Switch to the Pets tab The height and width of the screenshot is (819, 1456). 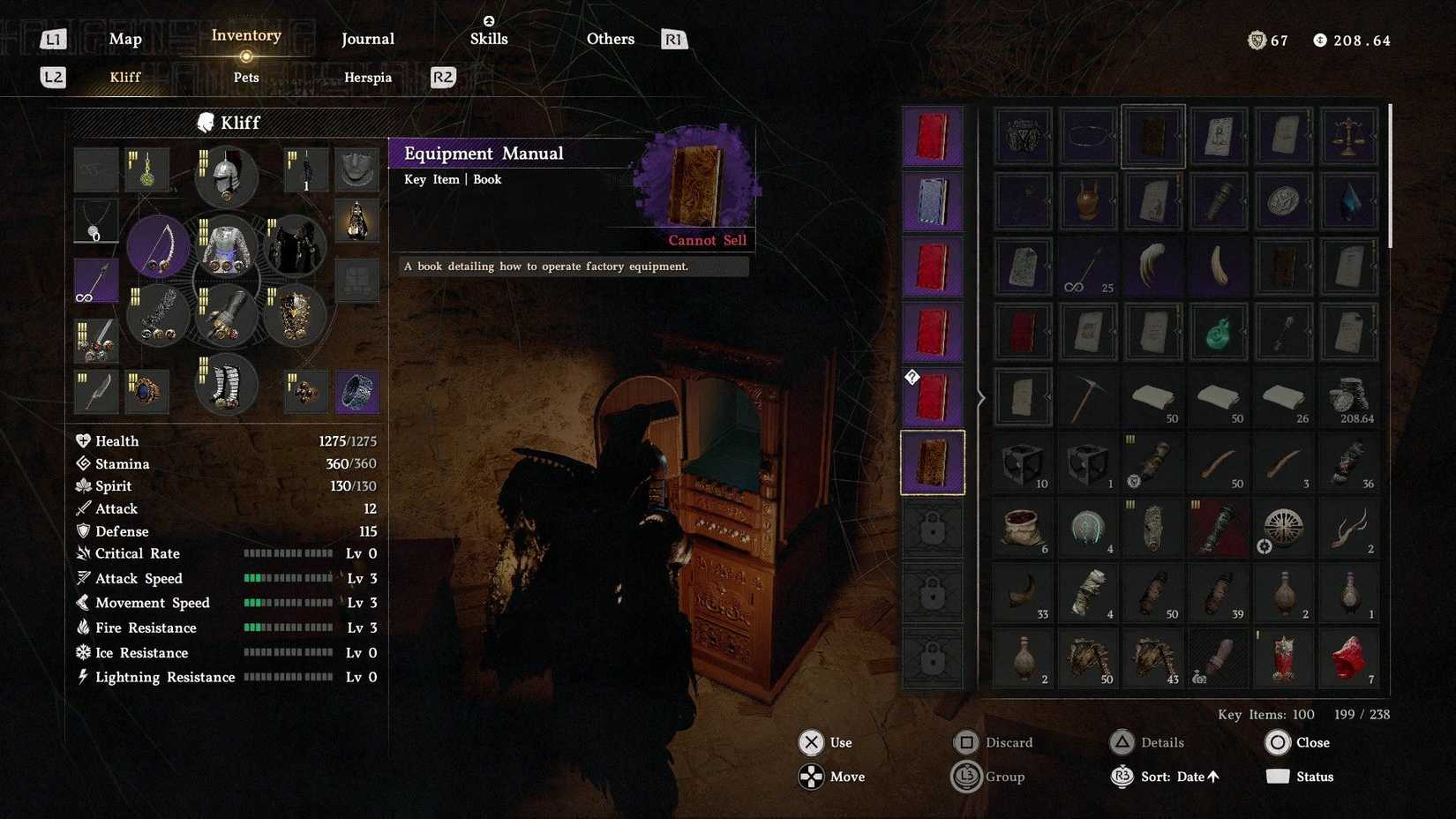[x=245, y=78]
